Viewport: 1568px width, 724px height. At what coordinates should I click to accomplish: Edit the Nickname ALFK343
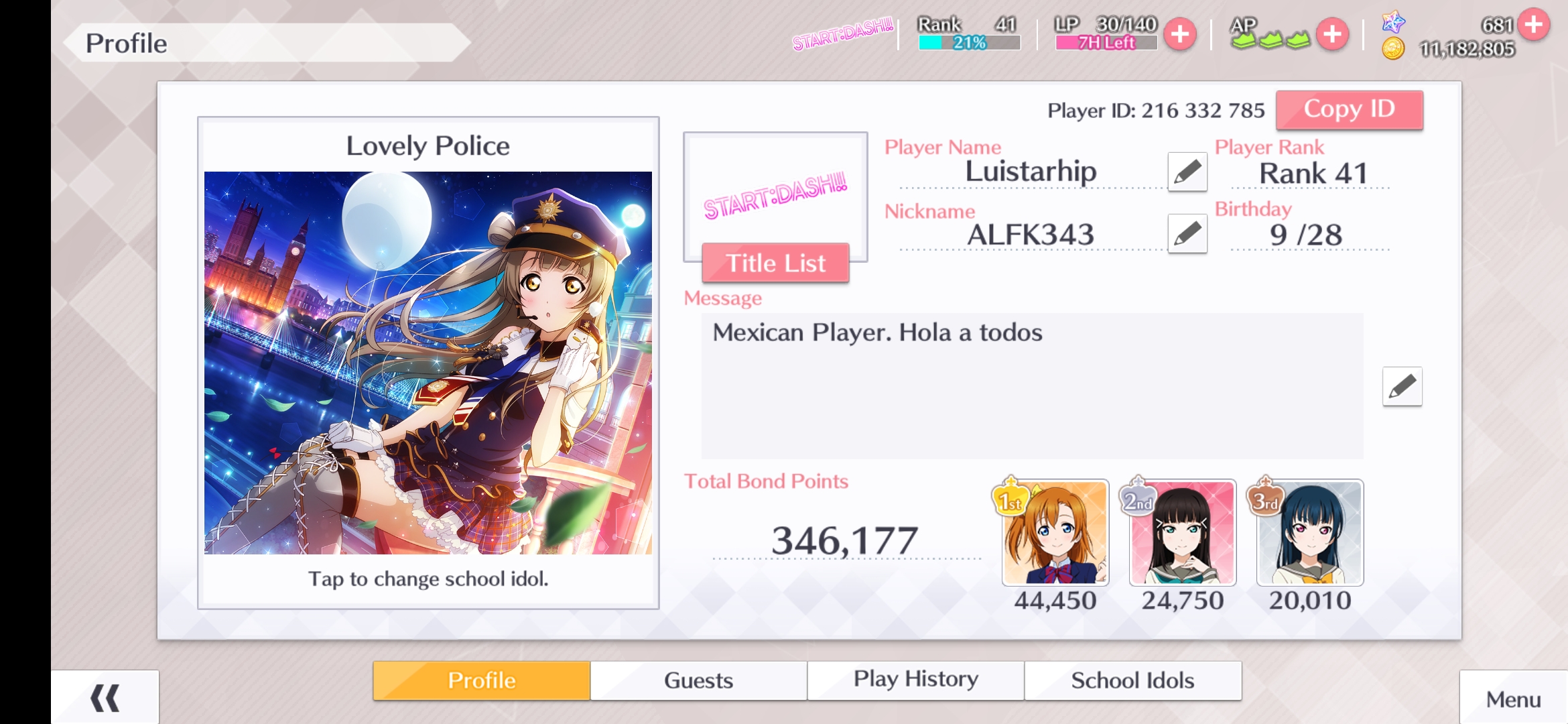pyautogui.click(x=1187, y=234)
